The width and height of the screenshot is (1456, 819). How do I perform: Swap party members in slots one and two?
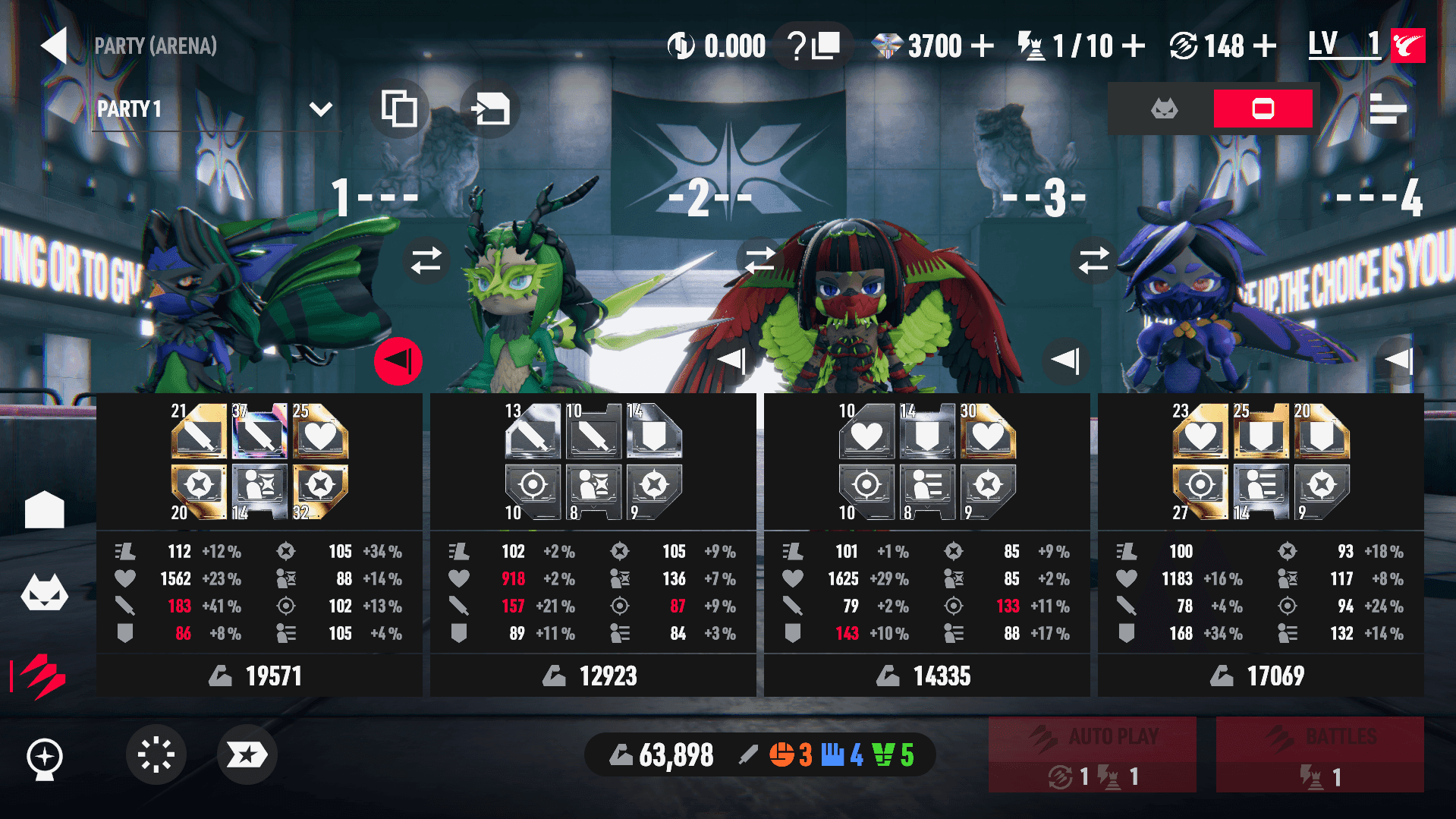[x=426, y=260]
